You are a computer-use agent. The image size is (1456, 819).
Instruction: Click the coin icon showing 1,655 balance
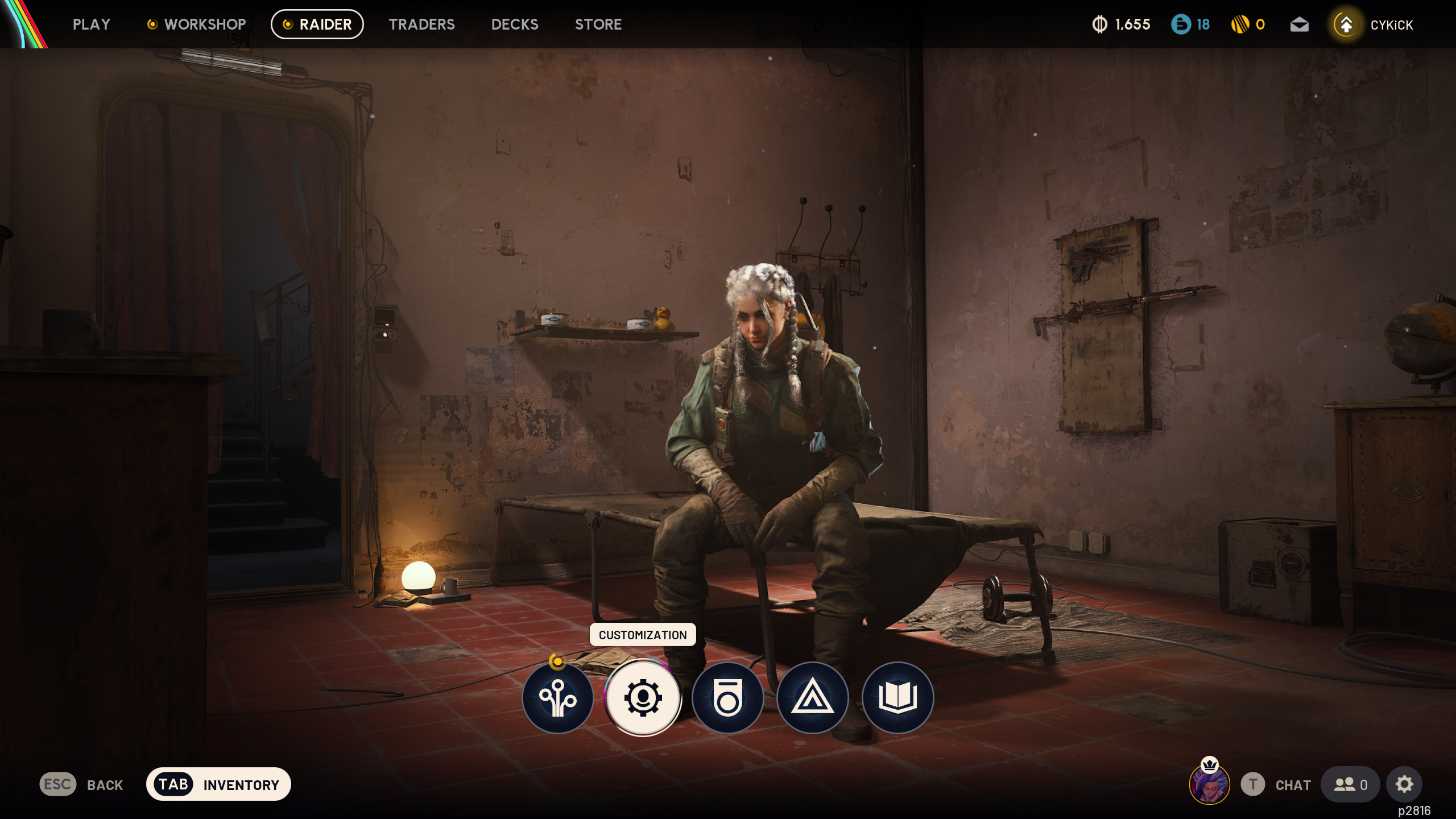[x=1100, y=24]
